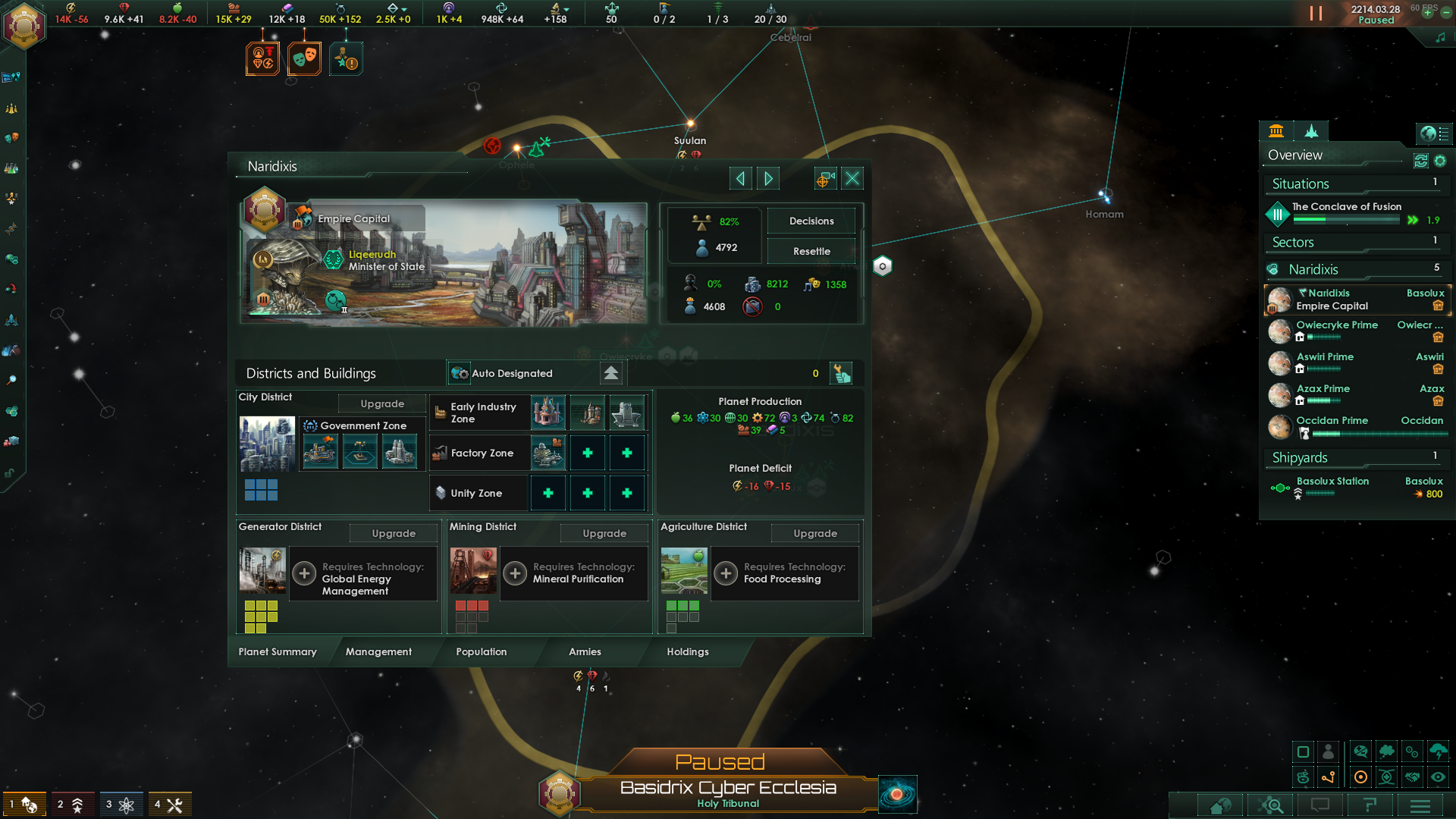Select the Owiecryke Prime planet thumbnail in outliner

1279,331
